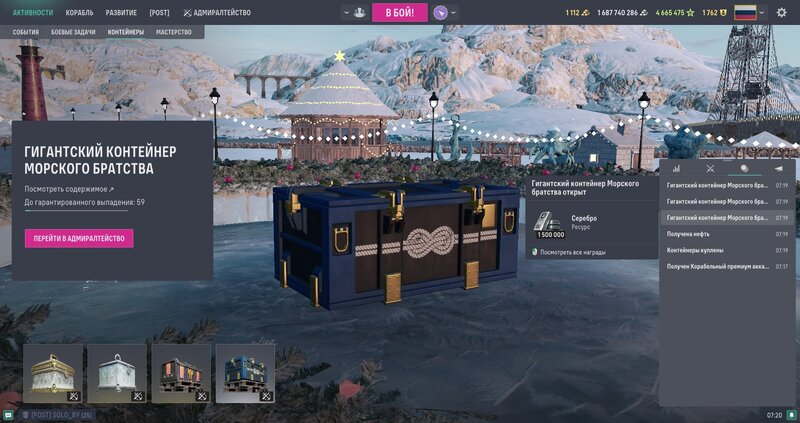Viewport: 800px width, 423px height.
Task: Switch to the «Боевые задачи» tab
Action: pyautogui.click(x=74, y=32)
